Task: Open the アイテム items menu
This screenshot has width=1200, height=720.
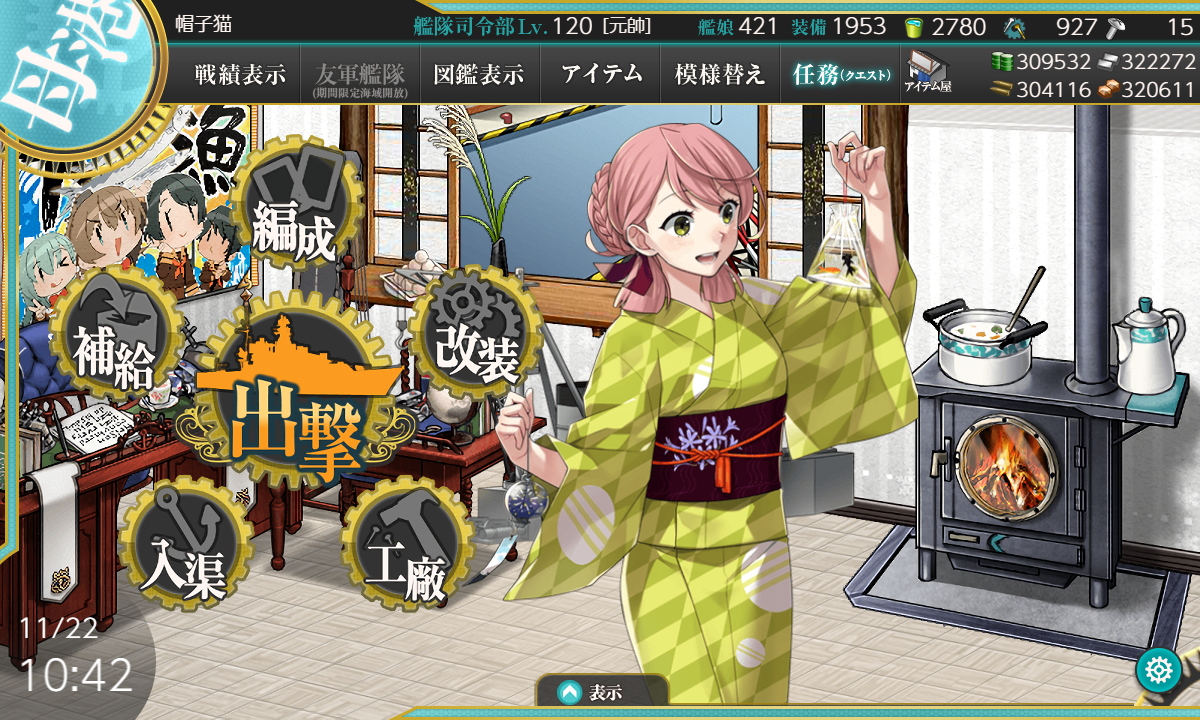Action: pyautogui.click(x=601, y=74)
